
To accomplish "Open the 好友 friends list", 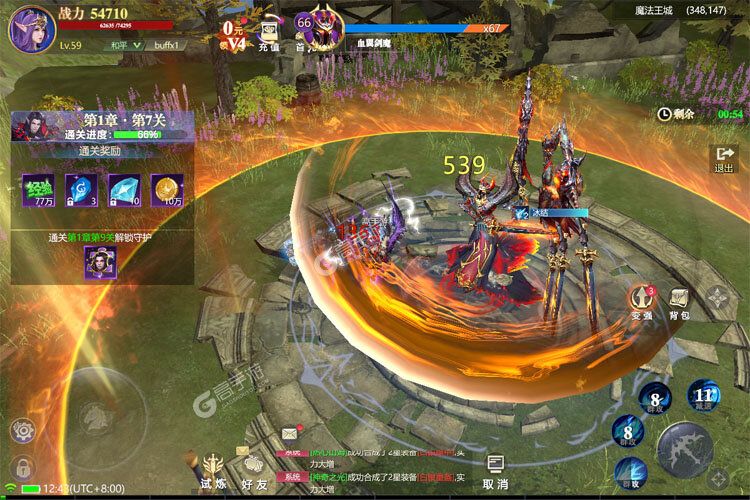I will 254,470.
